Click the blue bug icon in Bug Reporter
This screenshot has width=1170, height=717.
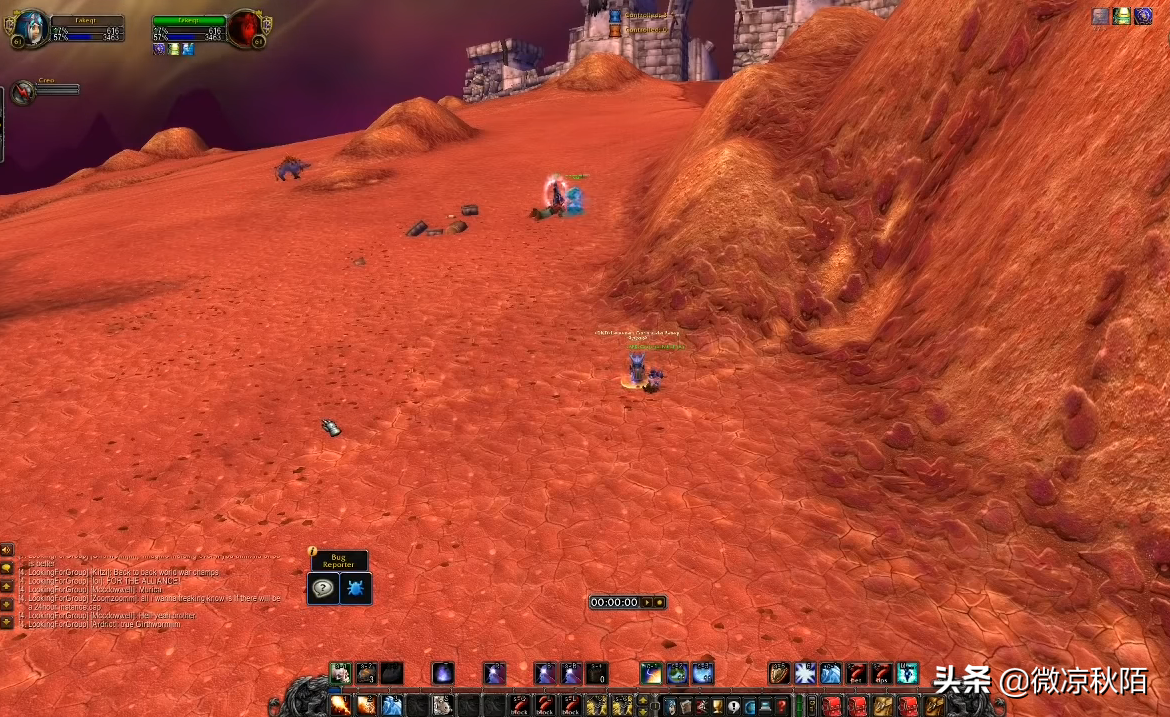click(356, 588)
